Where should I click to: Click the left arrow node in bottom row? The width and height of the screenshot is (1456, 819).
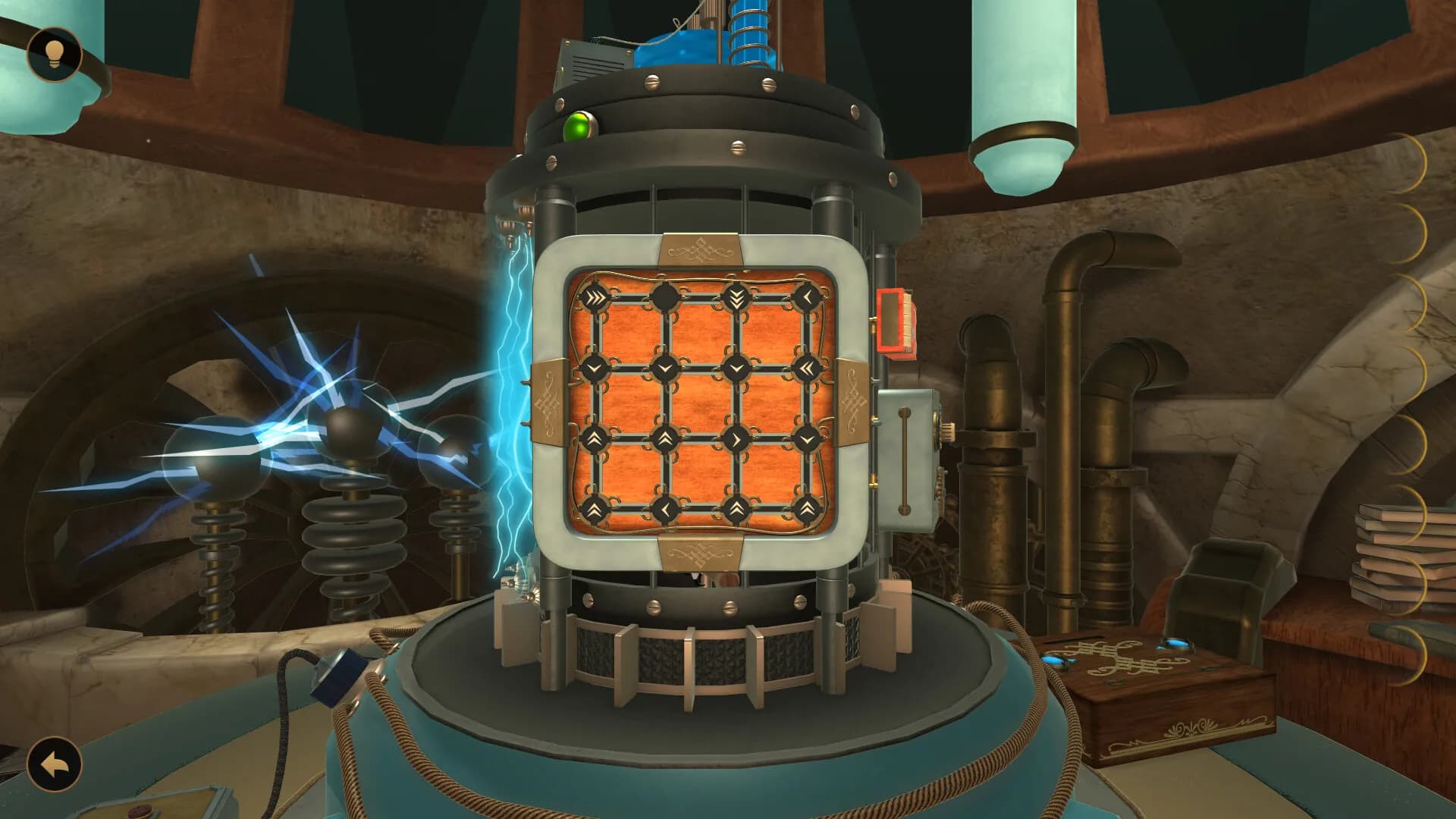tap(666, 508)
